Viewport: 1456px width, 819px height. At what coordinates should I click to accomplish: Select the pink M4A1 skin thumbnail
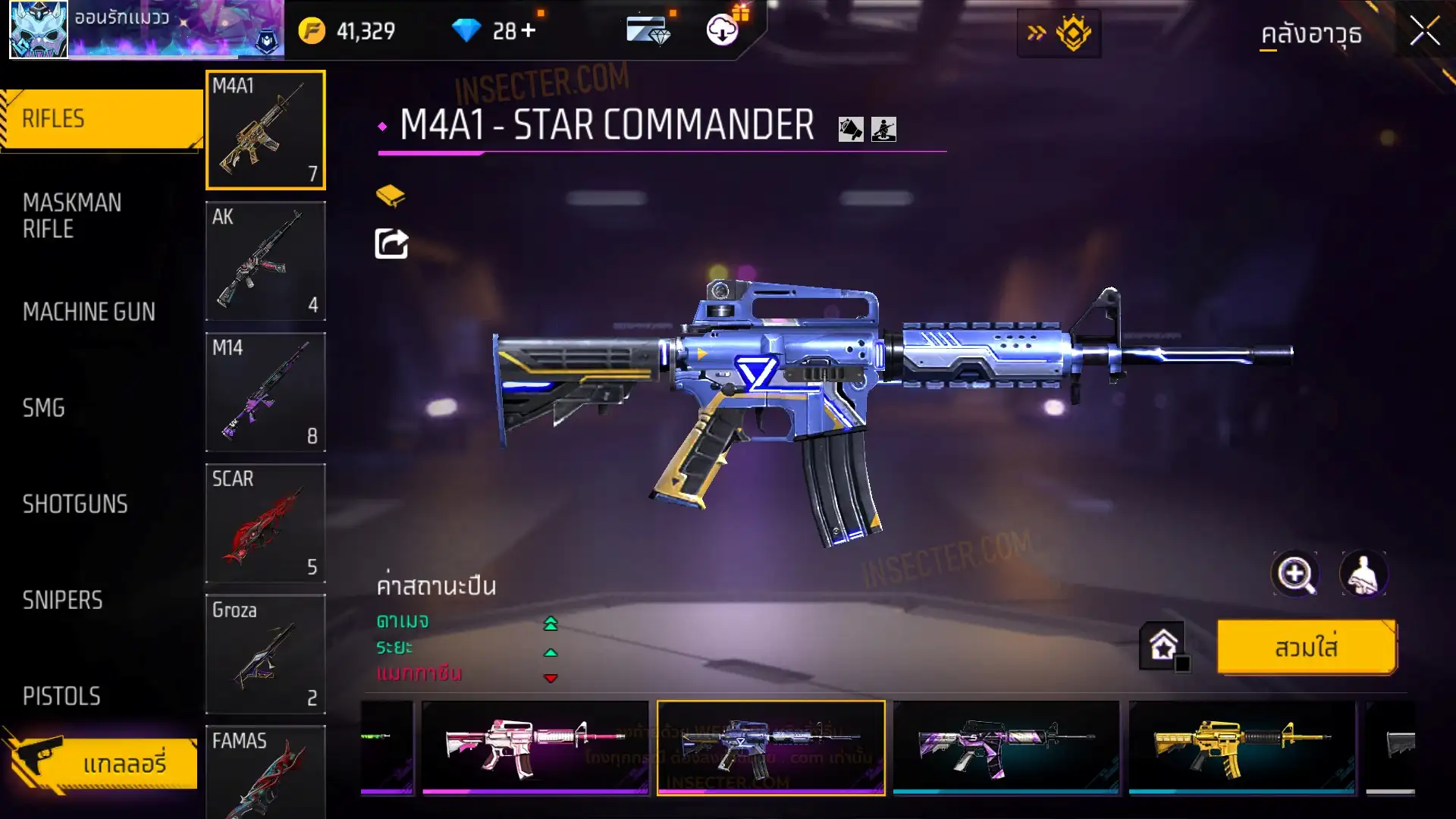coord(535,747)
